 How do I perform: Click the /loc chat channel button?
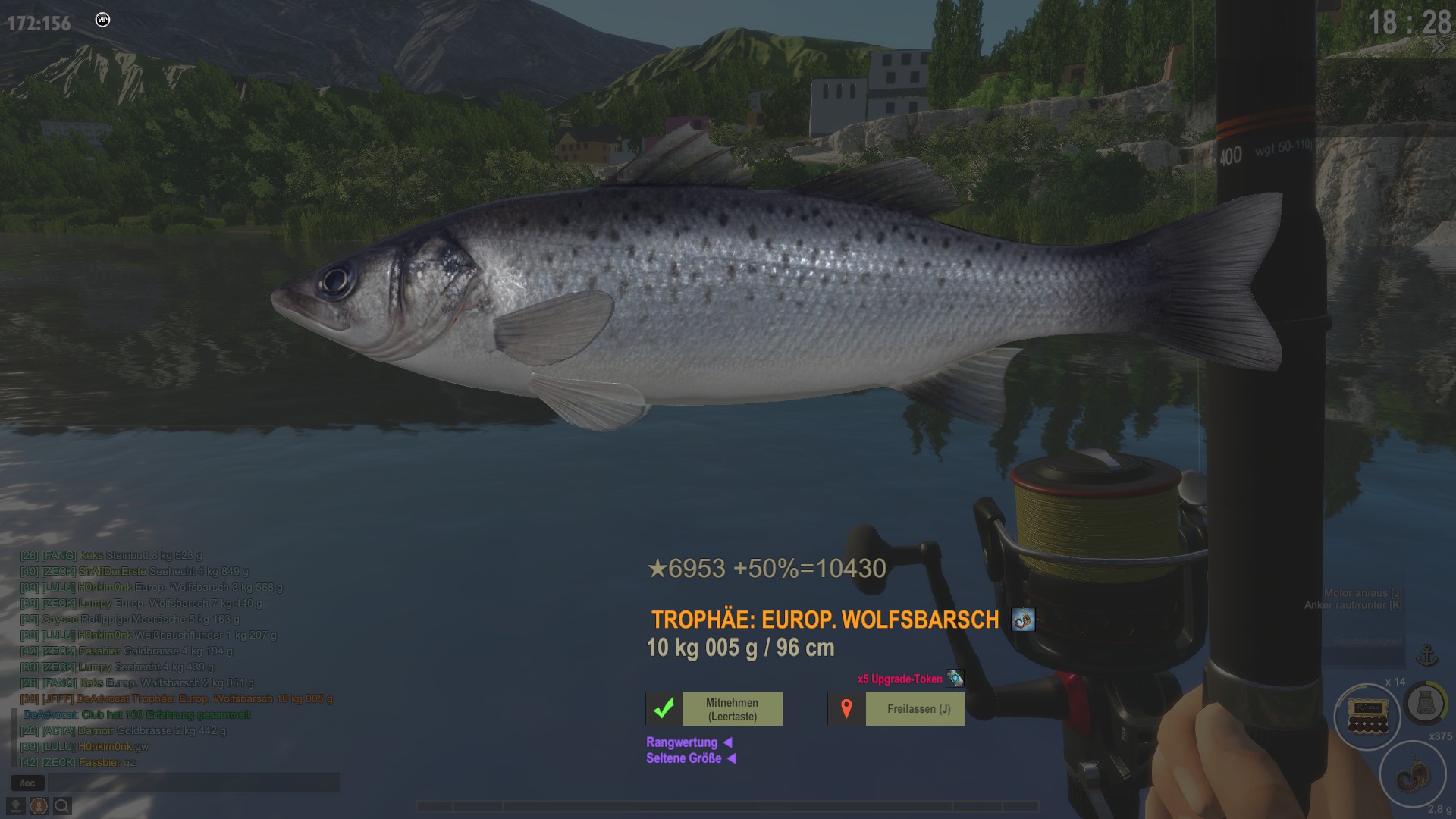pyautogui.click(x=27, y=783)
